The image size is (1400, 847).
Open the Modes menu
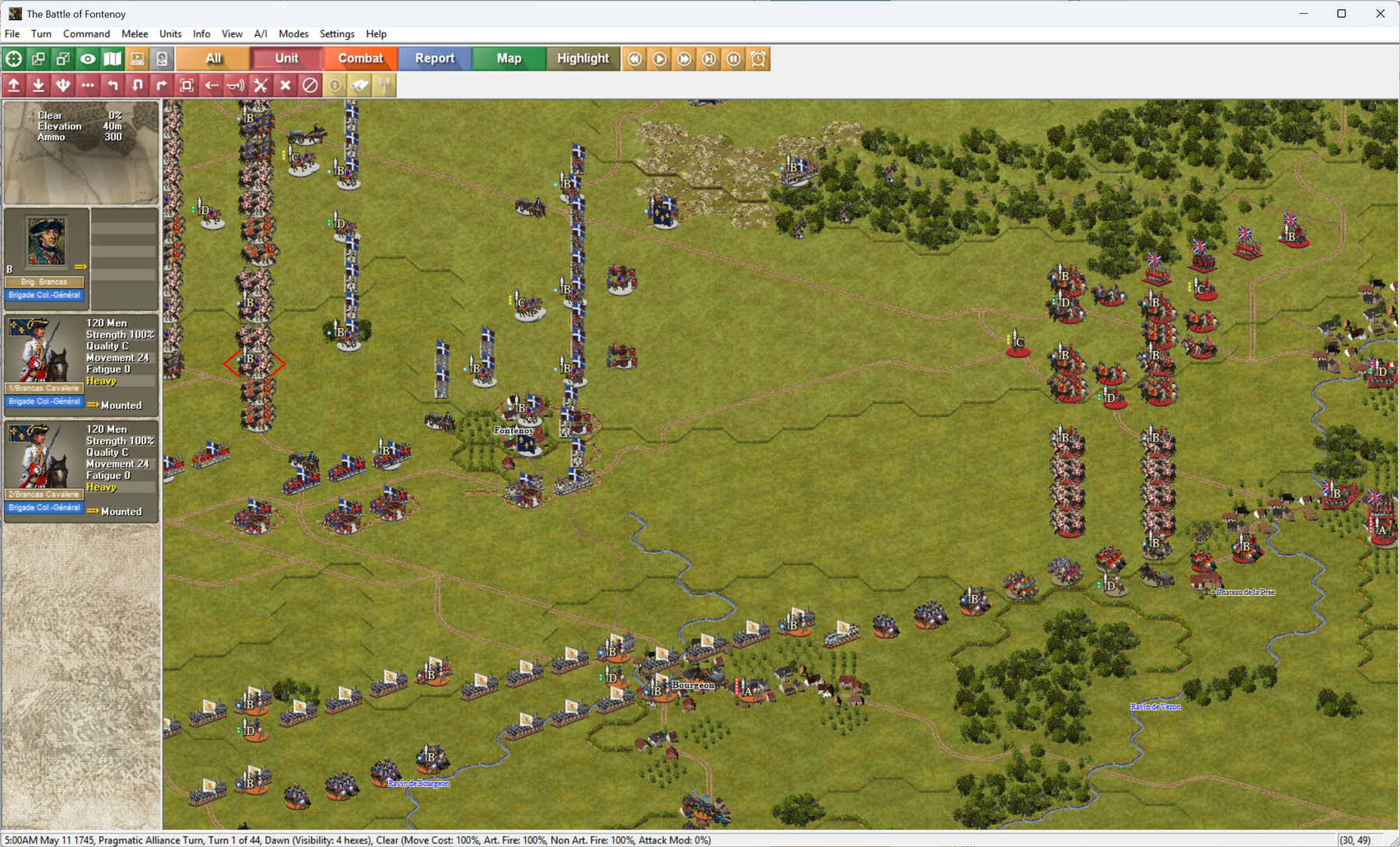[x=293, y=33]
